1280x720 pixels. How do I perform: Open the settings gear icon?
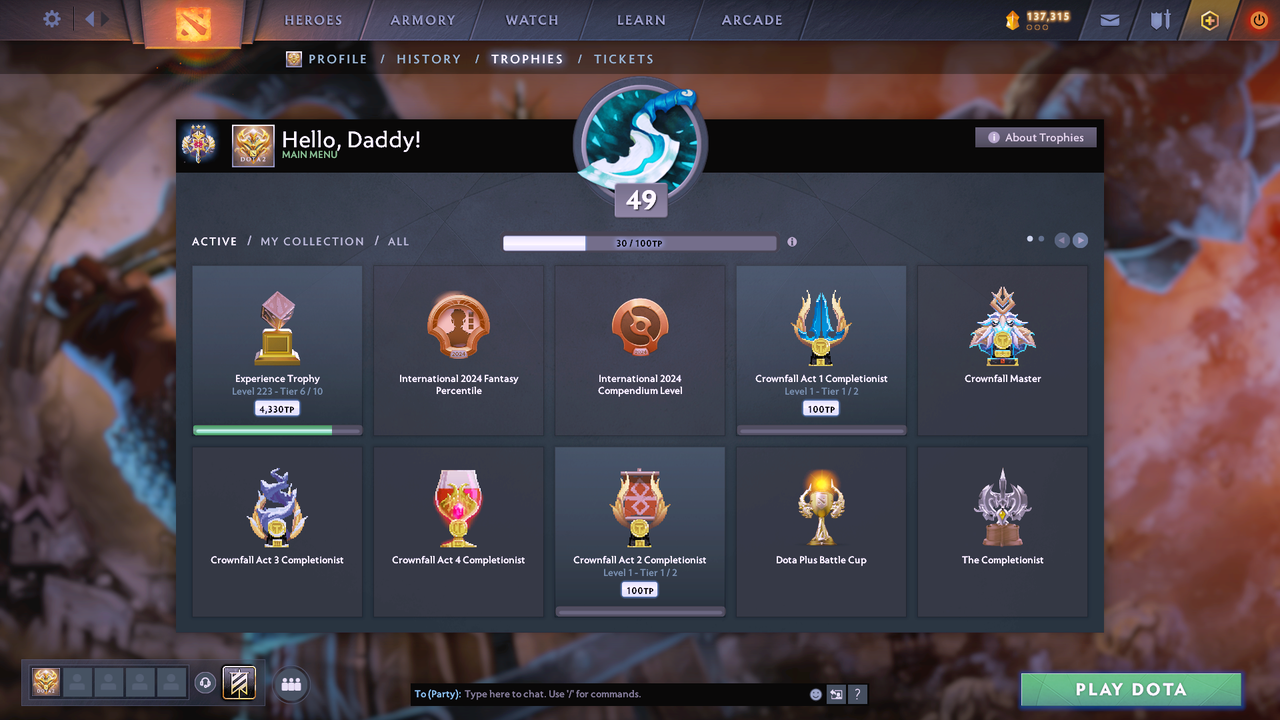[x=52, y=18]
